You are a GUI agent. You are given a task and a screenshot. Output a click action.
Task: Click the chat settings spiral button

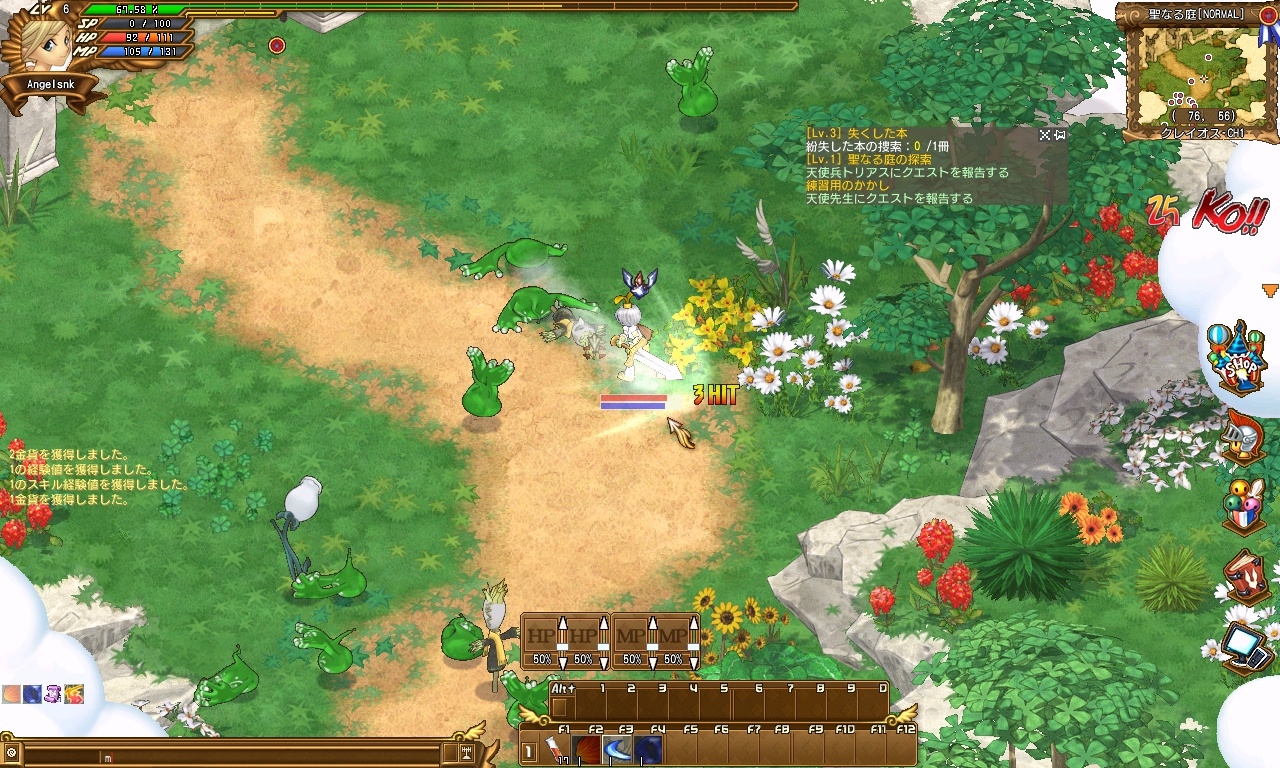[11, 753]
